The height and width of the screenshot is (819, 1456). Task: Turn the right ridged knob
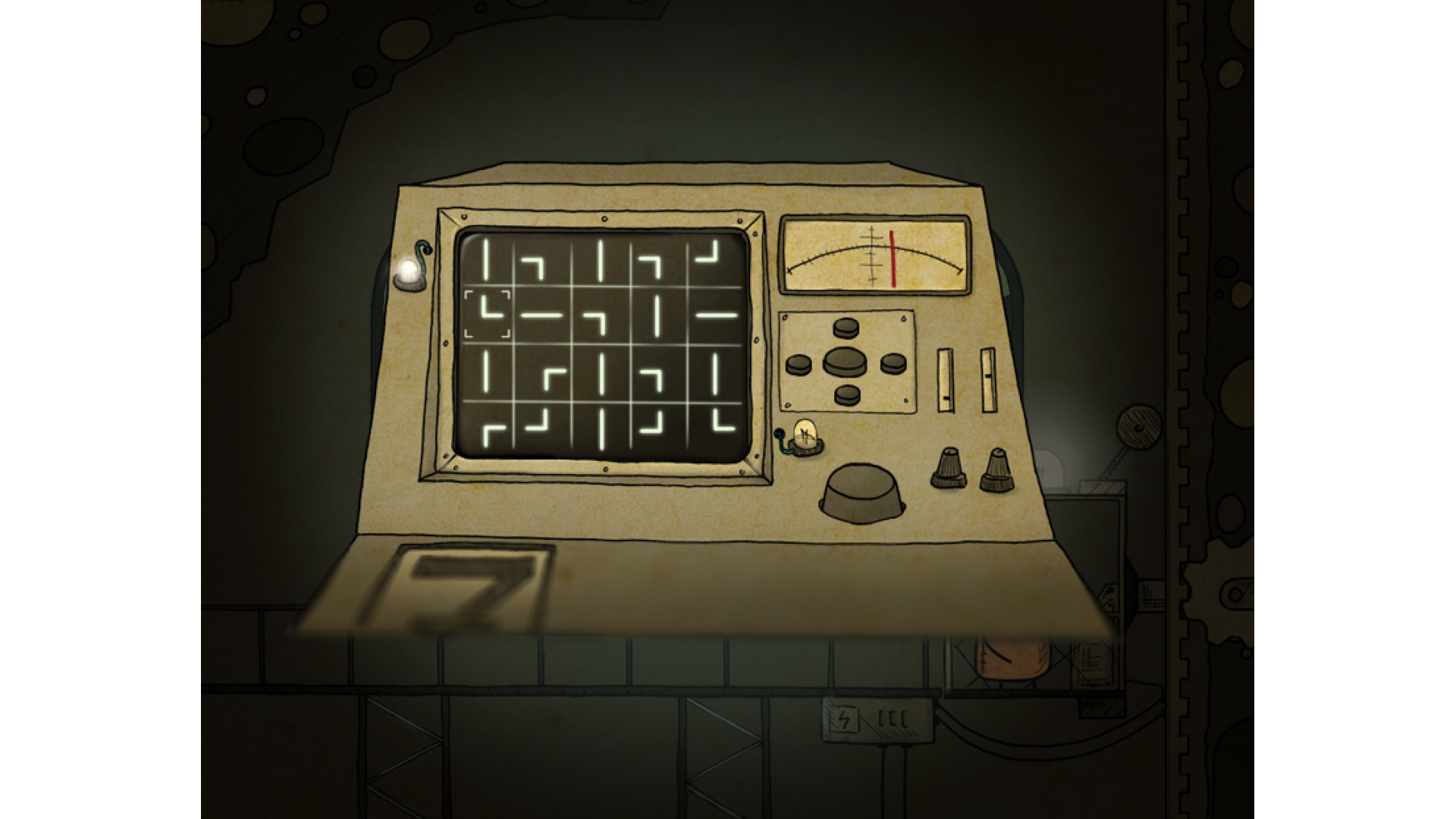[x=996, y=469]
